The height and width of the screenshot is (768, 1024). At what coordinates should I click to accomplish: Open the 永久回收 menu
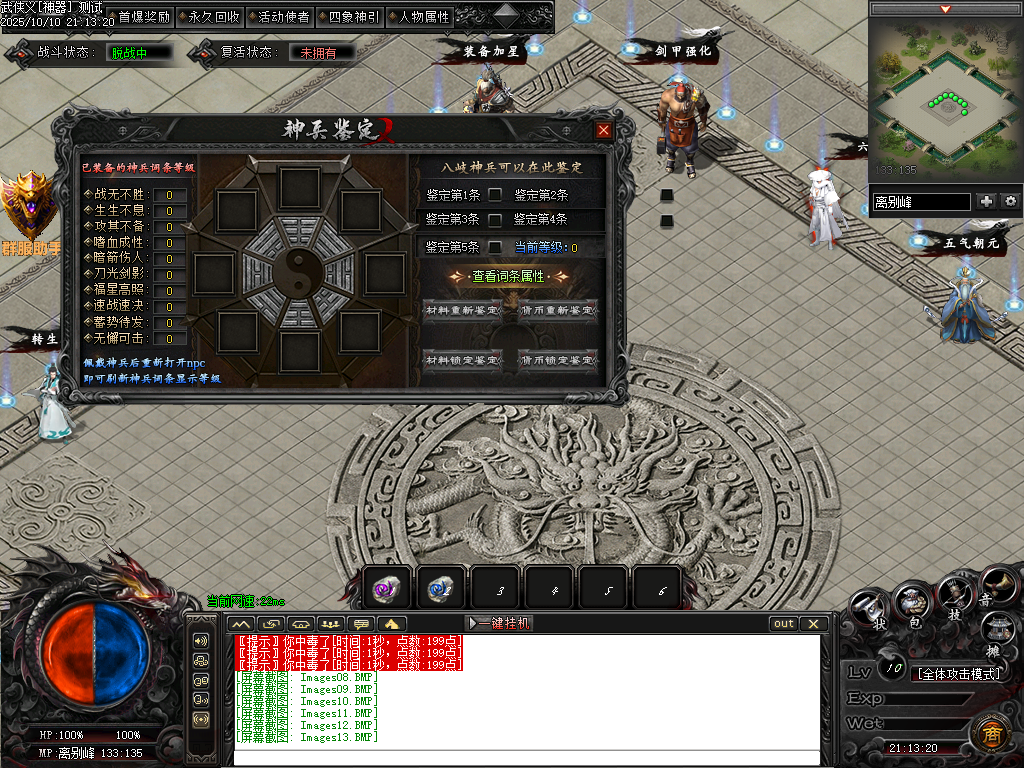coord(207,17)
